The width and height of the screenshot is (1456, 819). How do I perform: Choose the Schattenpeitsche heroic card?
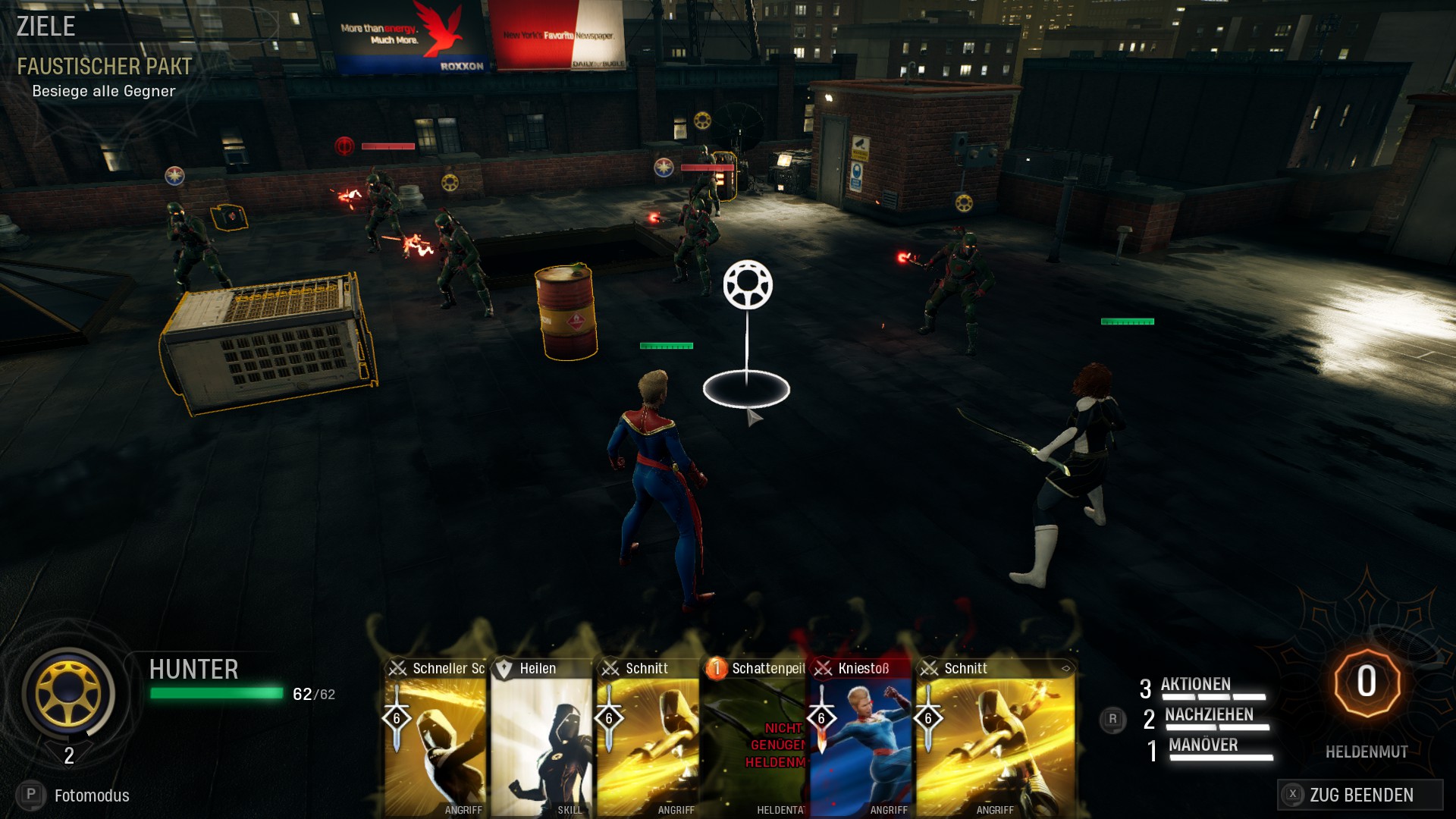pyautogui.click(x=755, y=739)
